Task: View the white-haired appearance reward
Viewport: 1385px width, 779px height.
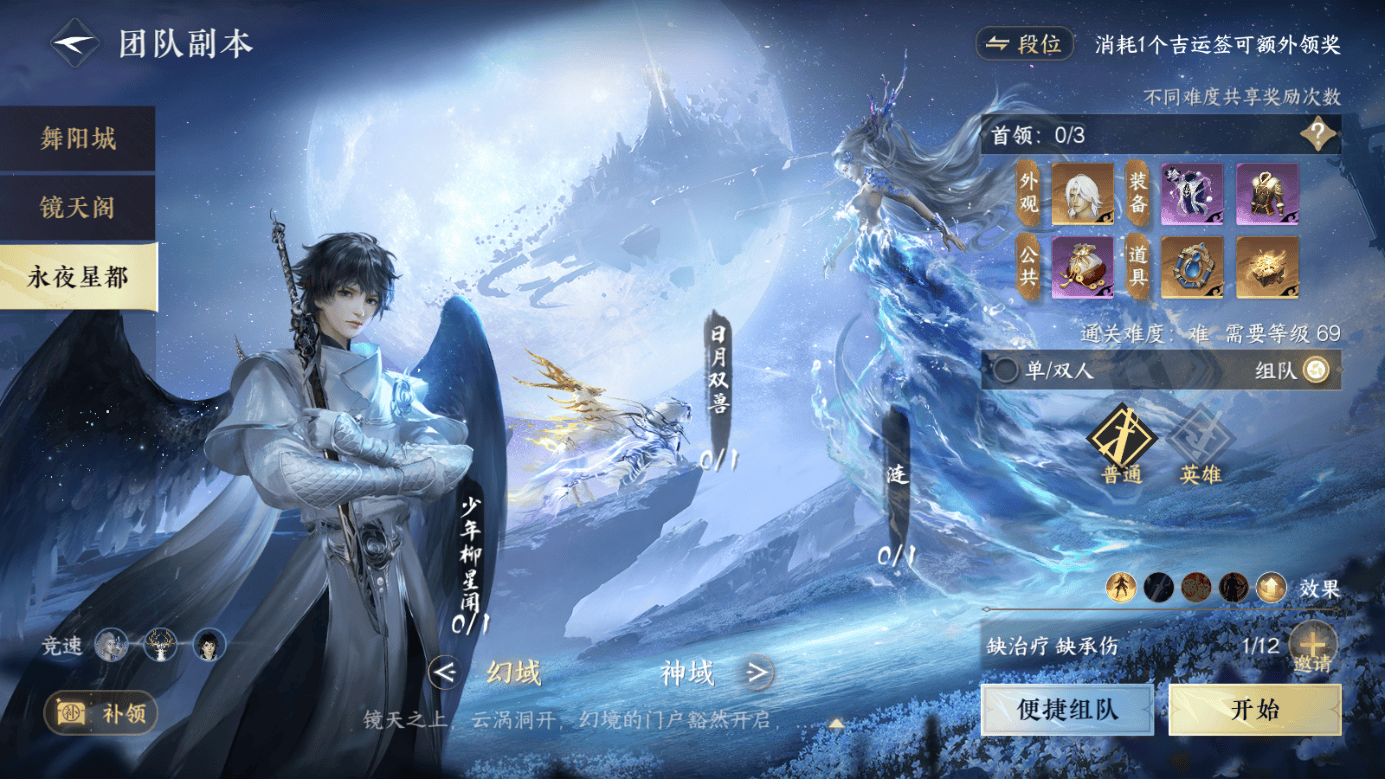Action: tap(1082, 195)
